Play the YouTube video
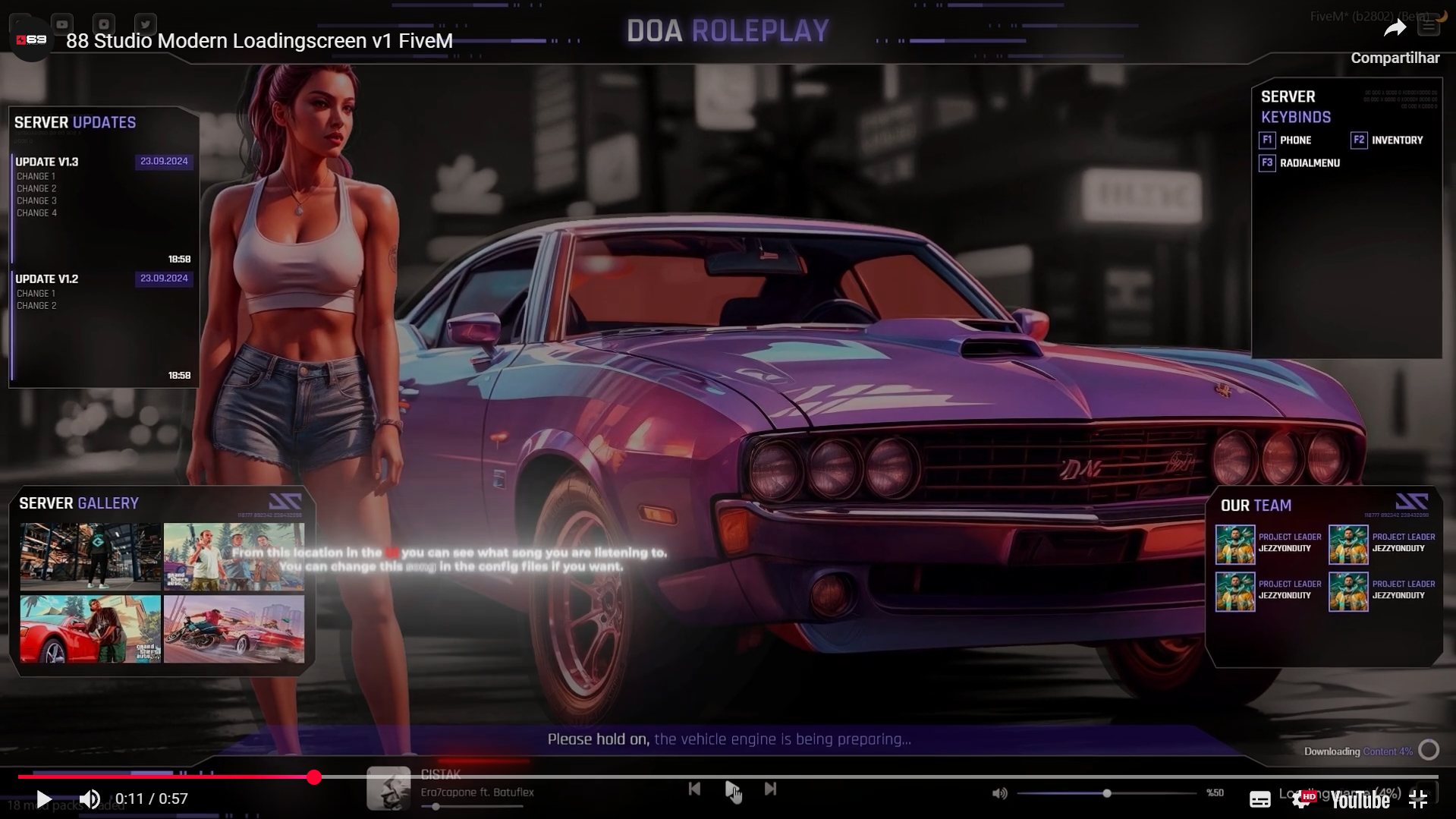 44,799
